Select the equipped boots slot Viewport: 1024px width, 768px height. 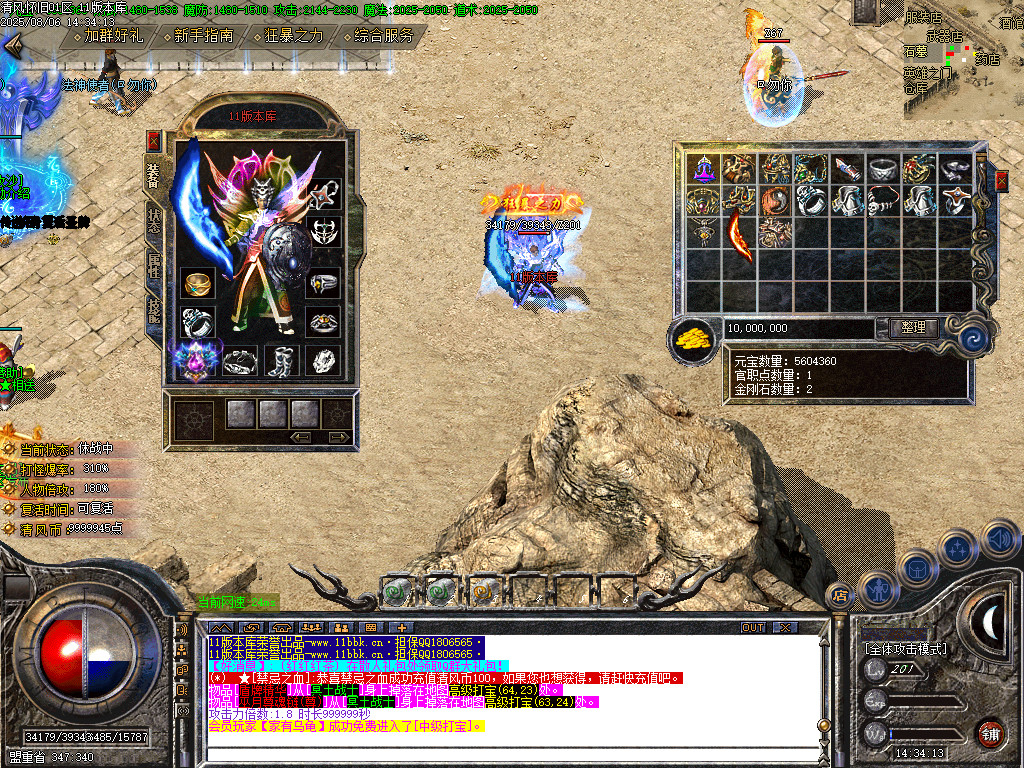pyautogui.click(x=281, y=361)
